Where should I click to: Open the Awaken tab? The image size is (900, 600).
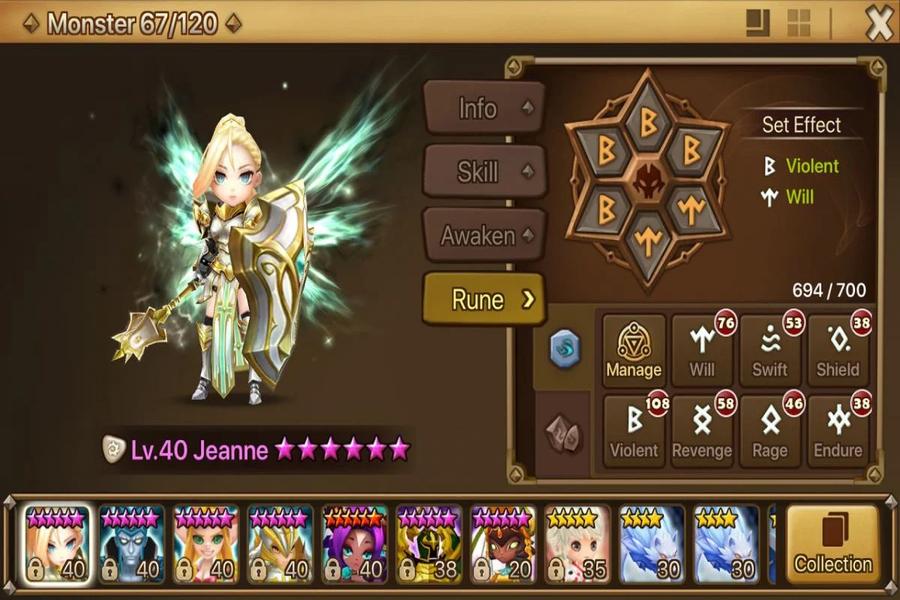coord(484,236)
